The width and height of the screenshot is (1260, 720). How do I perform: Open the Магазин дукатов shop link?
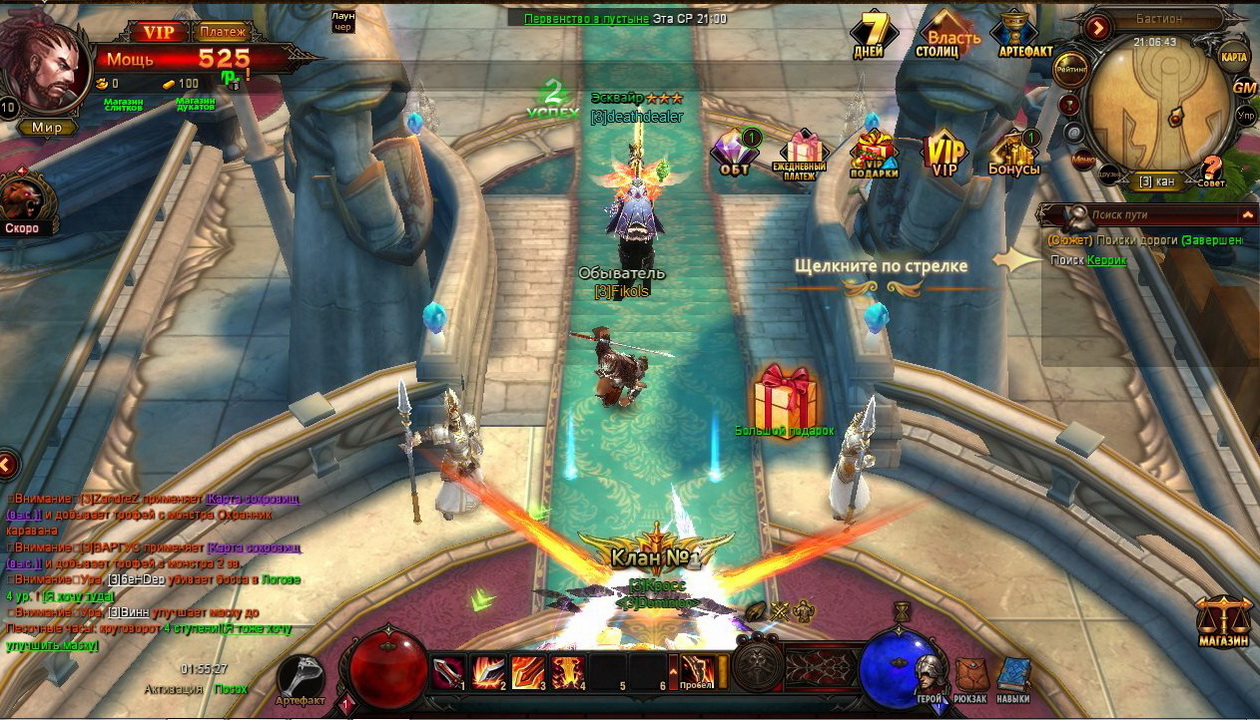point(195,103)
